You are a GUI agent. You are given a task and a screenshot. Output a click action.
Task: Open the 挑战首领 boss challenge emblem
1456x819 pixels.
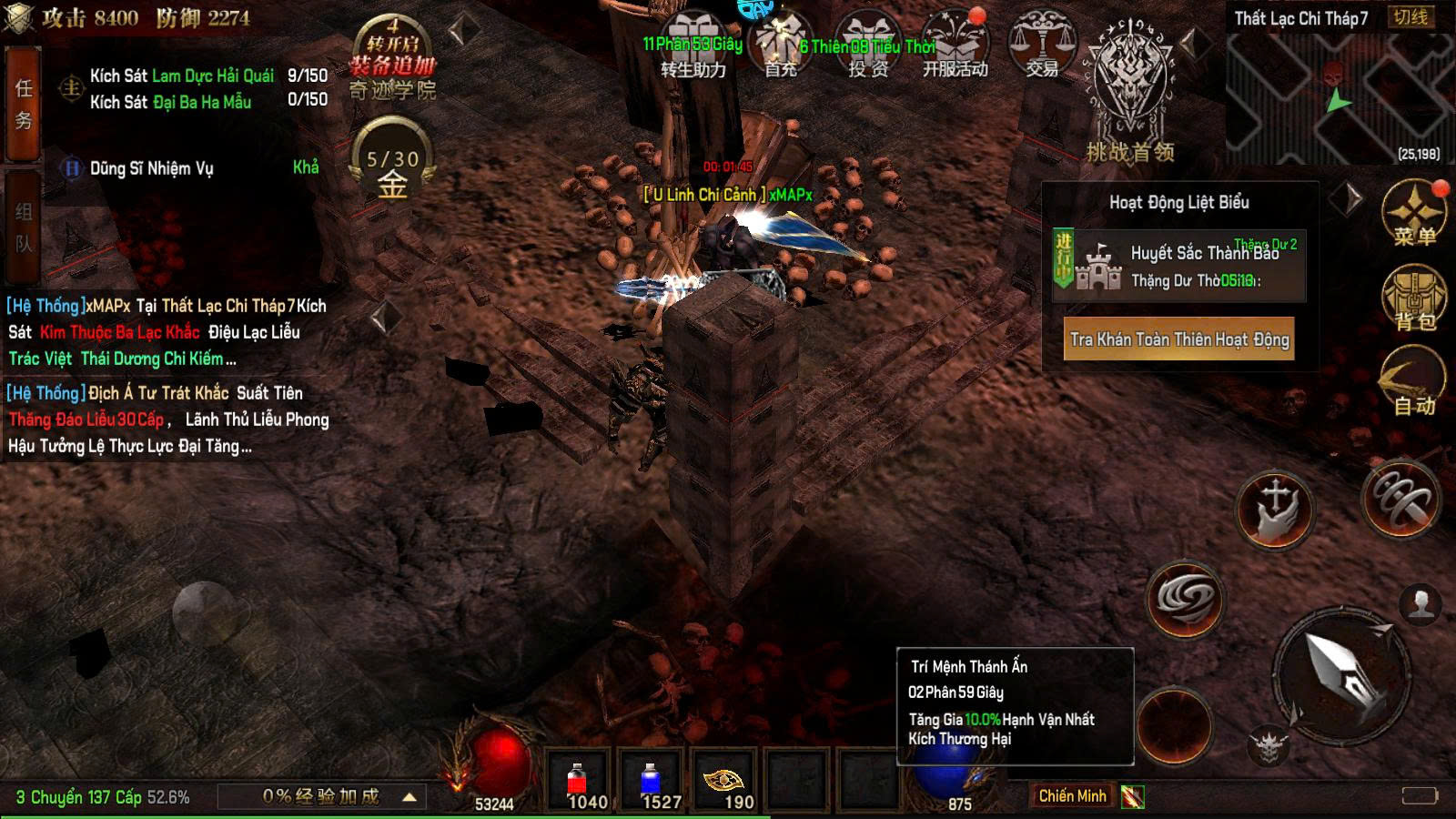(x=1129, y=91)
